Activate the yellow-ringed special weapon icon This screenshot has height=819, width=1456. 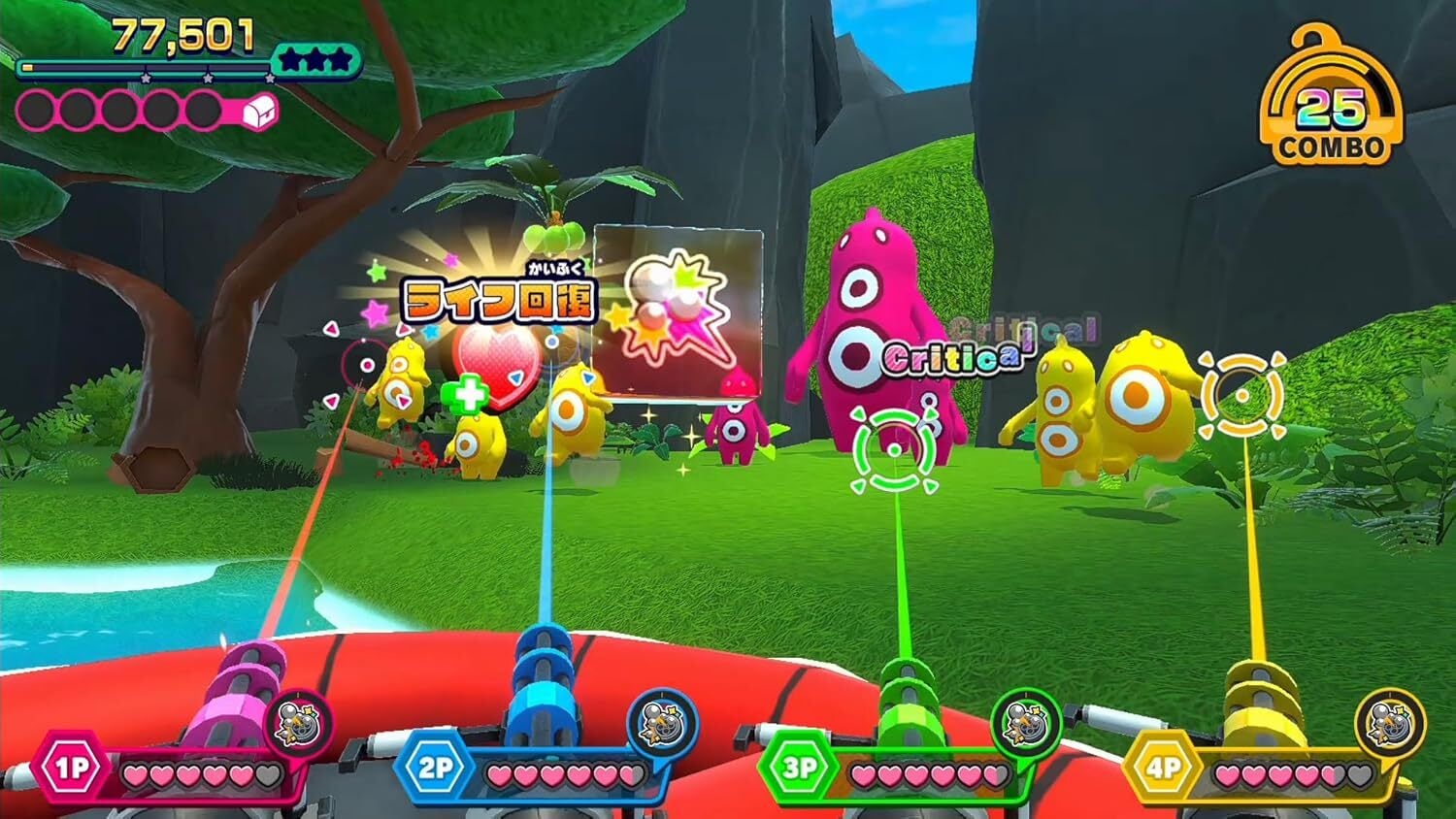click(x=1390, y=723)
